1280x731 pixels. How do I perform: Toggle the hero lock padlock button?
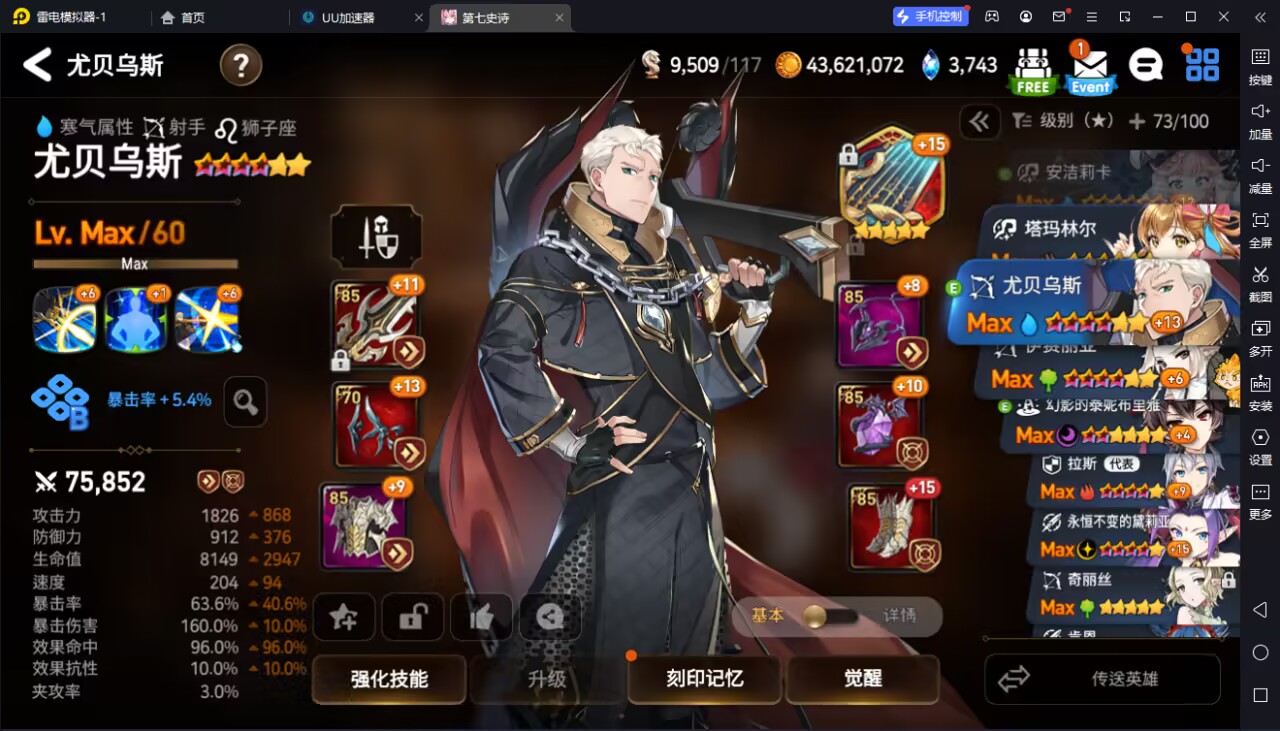pyautogui.click(x=411, y=618)
